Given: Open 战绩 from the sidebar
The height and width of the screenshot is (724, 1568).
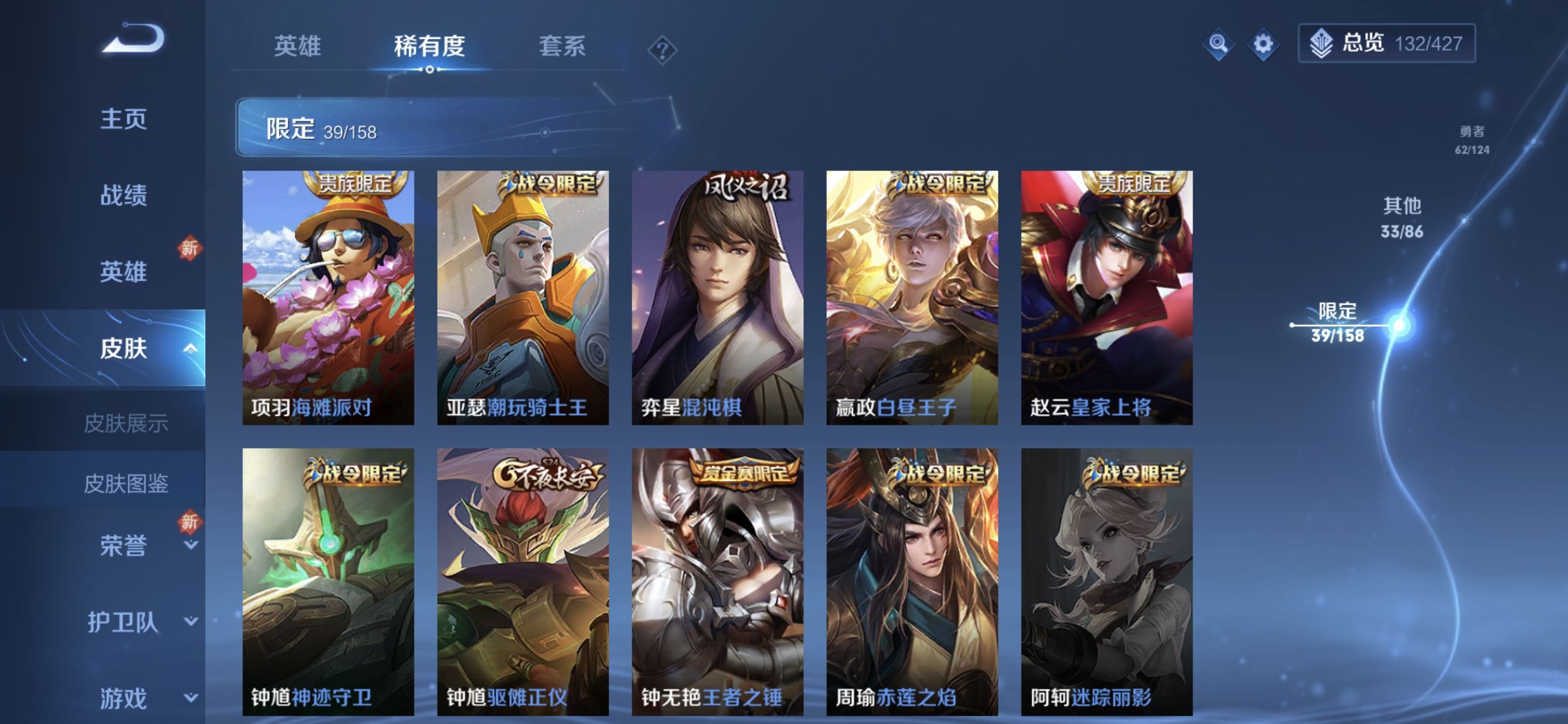Looking at the screenshot, I should [124, 196].
